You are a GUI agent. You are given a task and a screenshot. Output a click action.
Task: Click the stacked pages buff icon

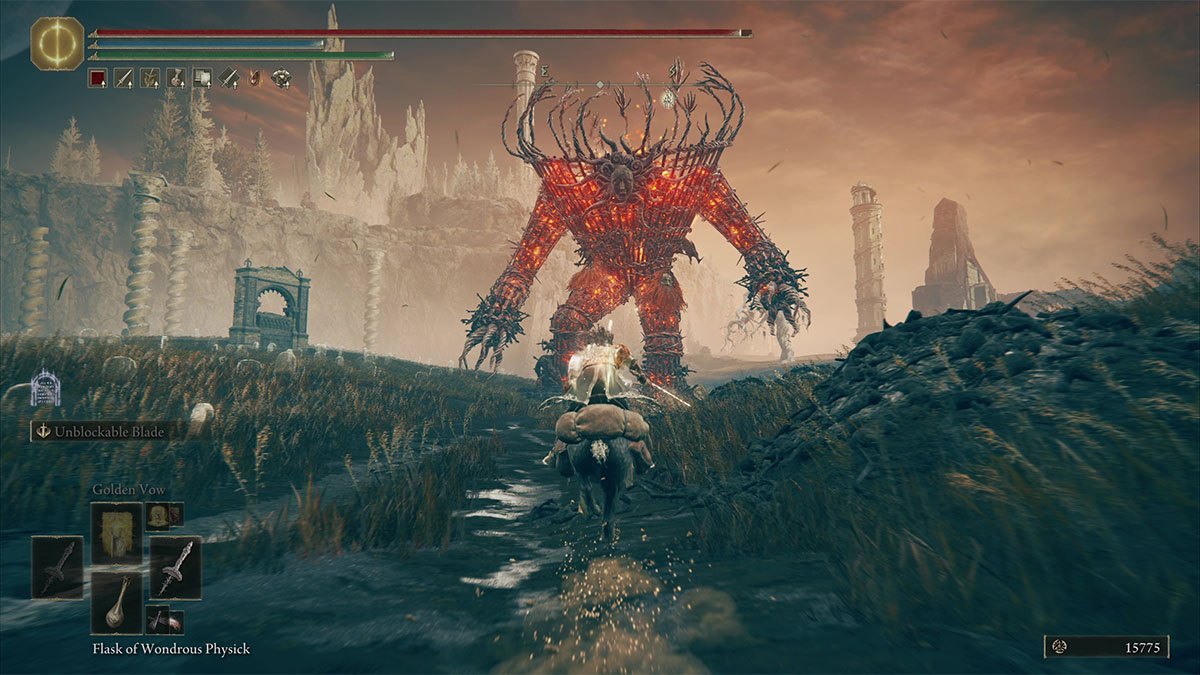tap(202, 78)
